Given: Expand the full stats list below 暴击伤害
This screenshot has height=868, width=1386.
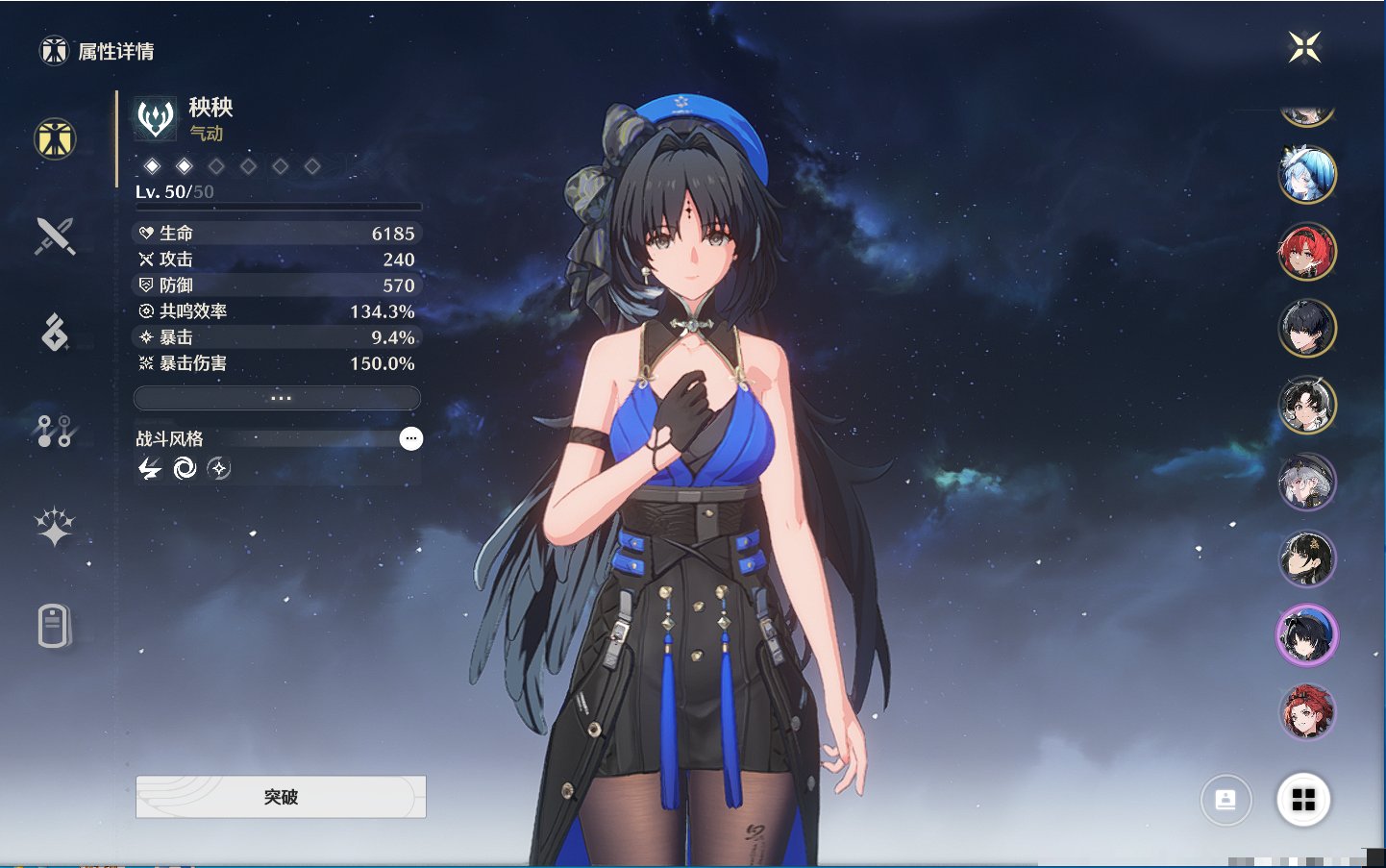Looking at the screenshot, I should pyautogui.click(x=278, y=398).
